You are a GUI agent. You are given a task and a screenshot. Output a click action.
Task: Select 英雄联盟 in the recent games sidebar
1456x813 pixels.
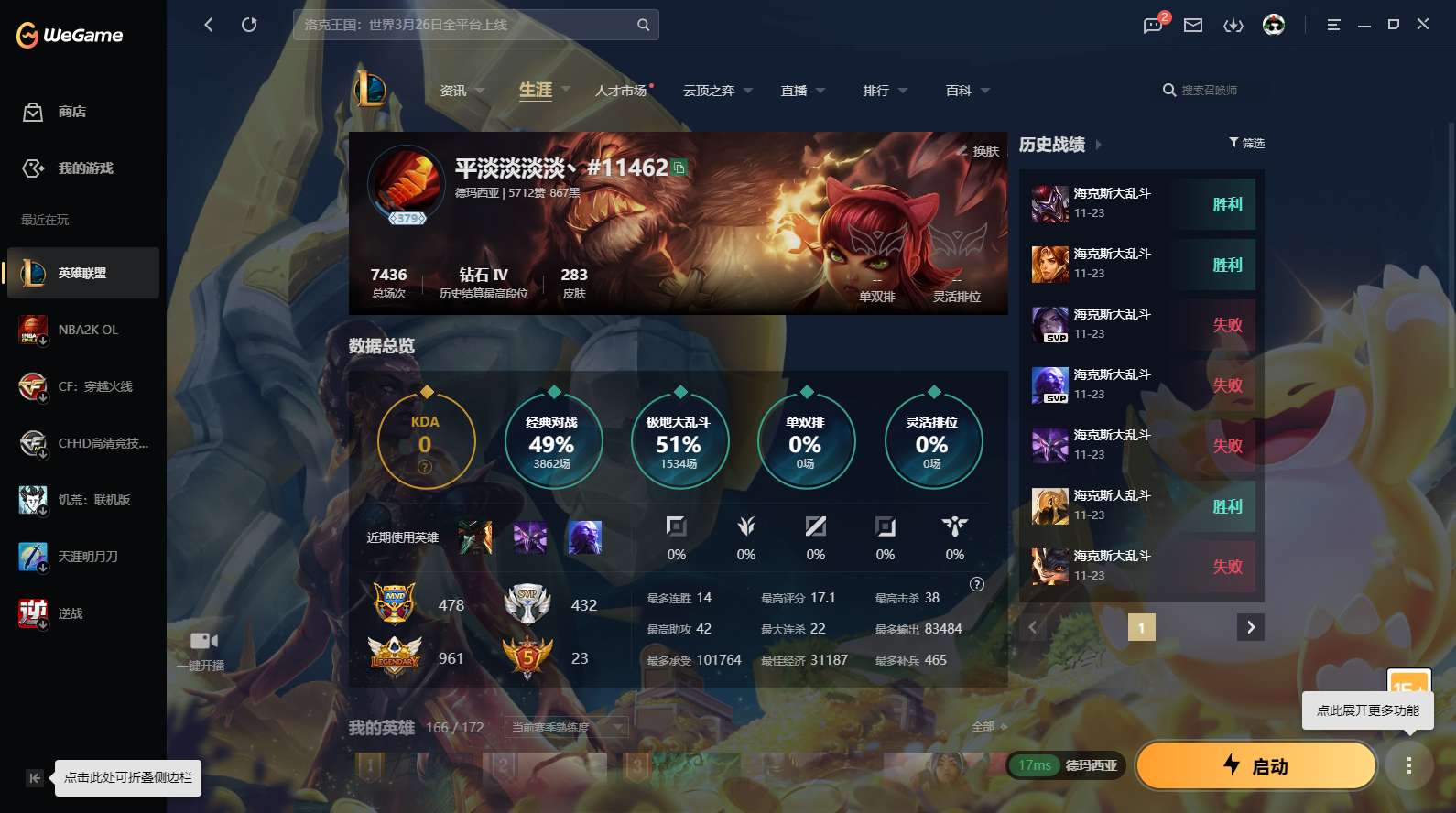(82, 272)
